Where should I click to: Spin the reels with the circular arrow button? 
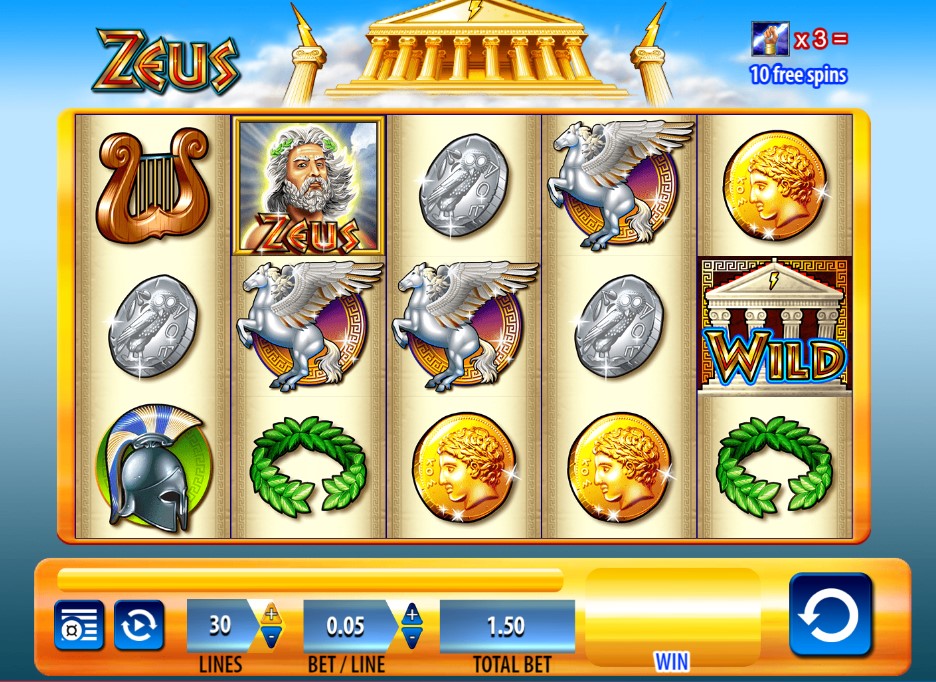click(830, 614)
